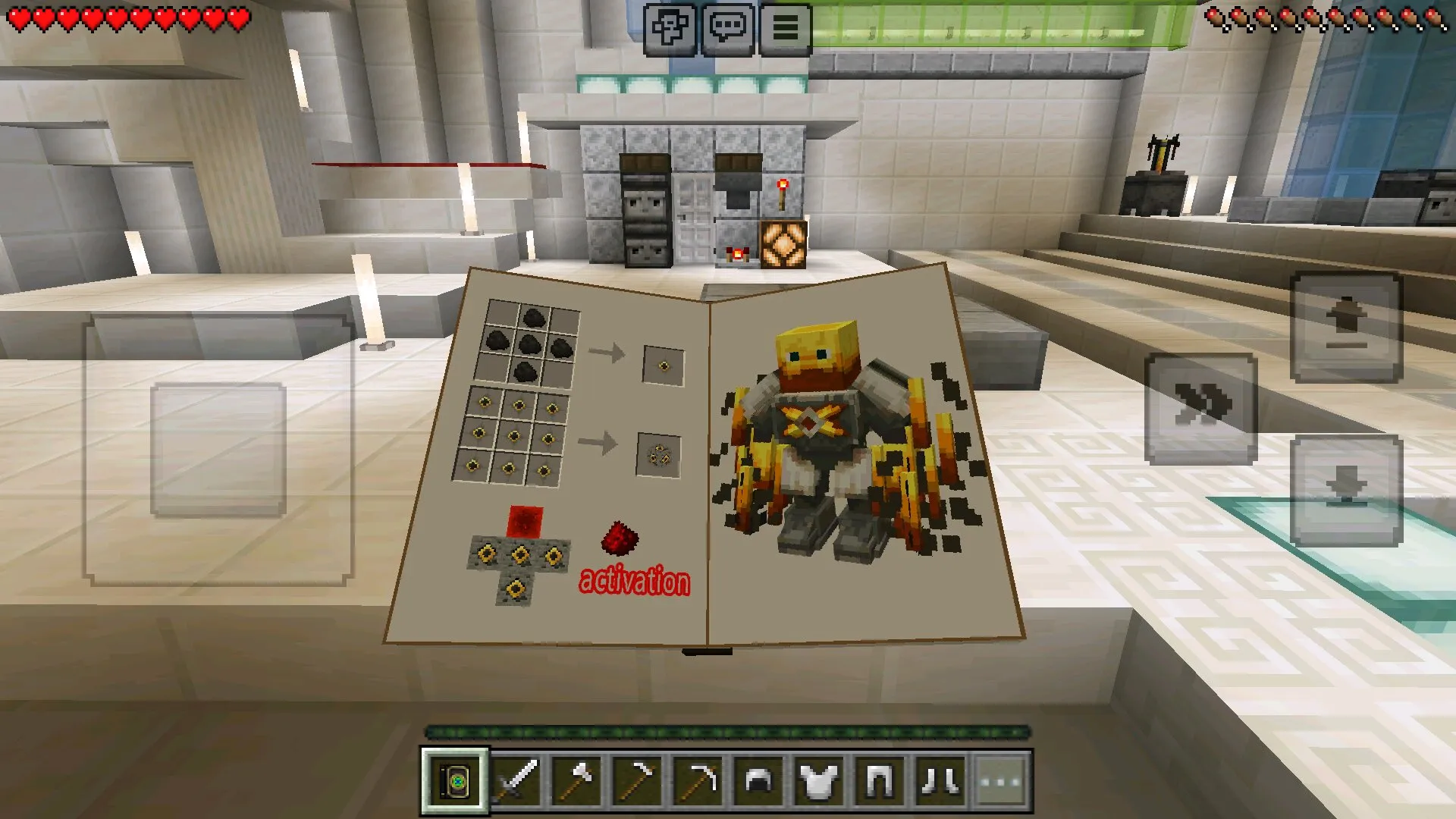Screen dimensions: 1456x819
Task: Open the chat window
Action: coord(727,29)
